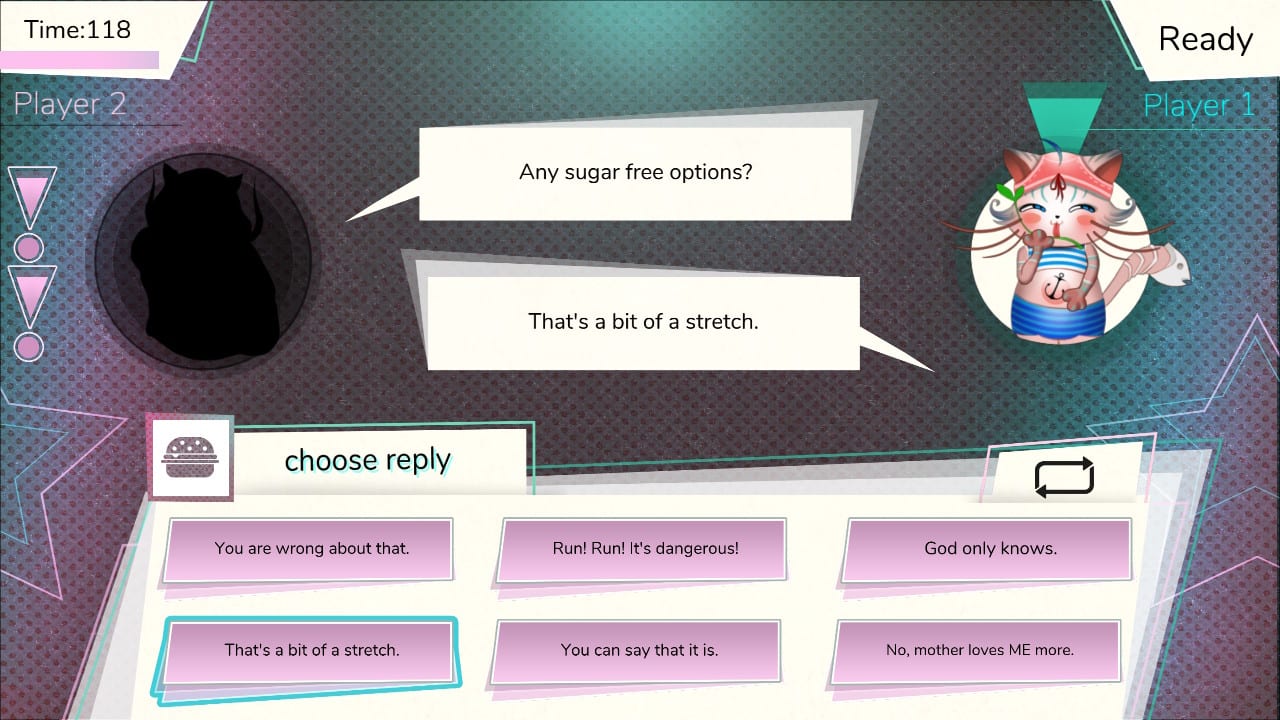Click the pink timer progress bar
1280x720 pixels.
click(x=80, y=58)
